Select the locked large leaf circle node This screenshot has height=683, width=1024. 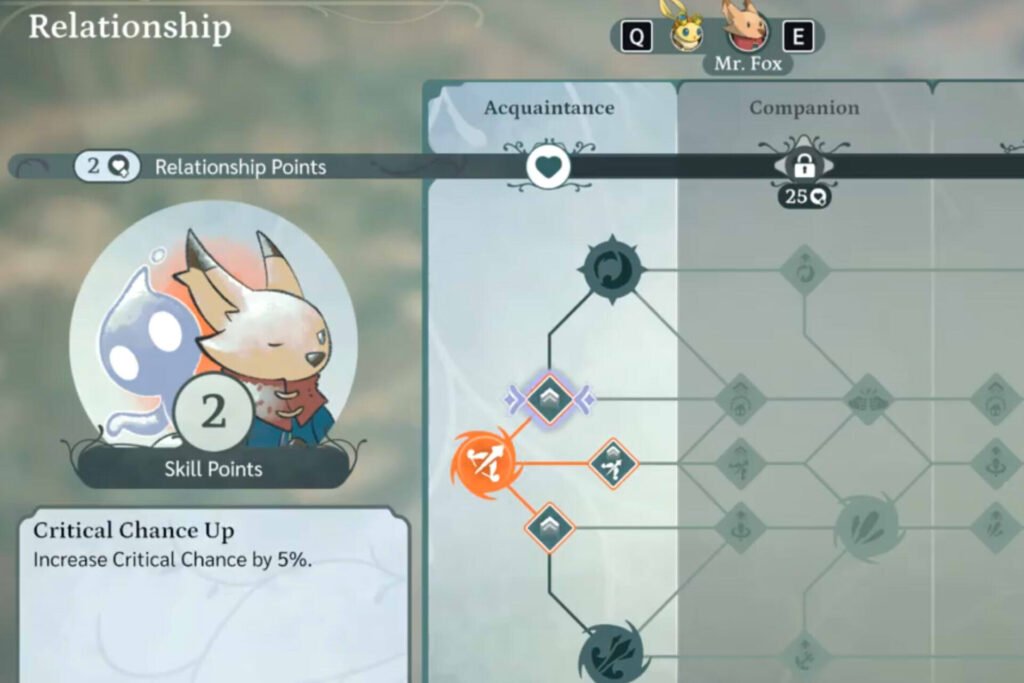point(866,527)
